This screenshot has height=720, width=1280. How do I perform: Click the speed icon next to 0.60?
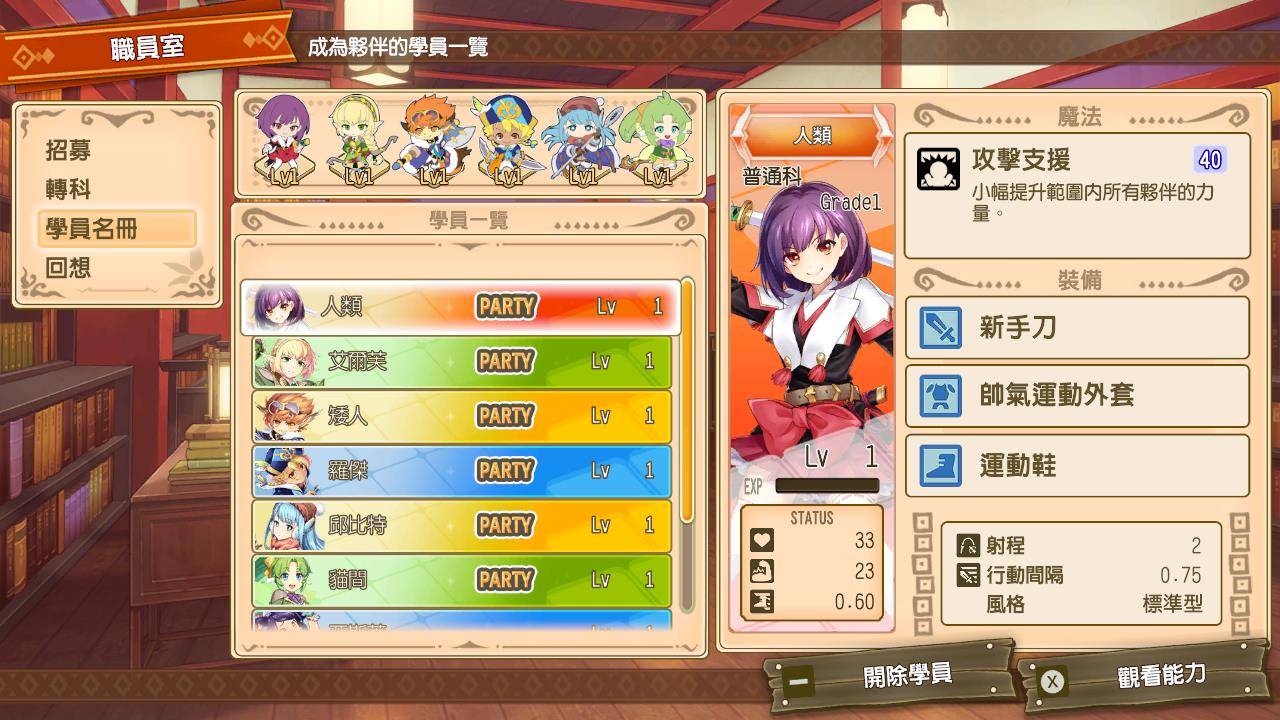(x=762, y=603)
